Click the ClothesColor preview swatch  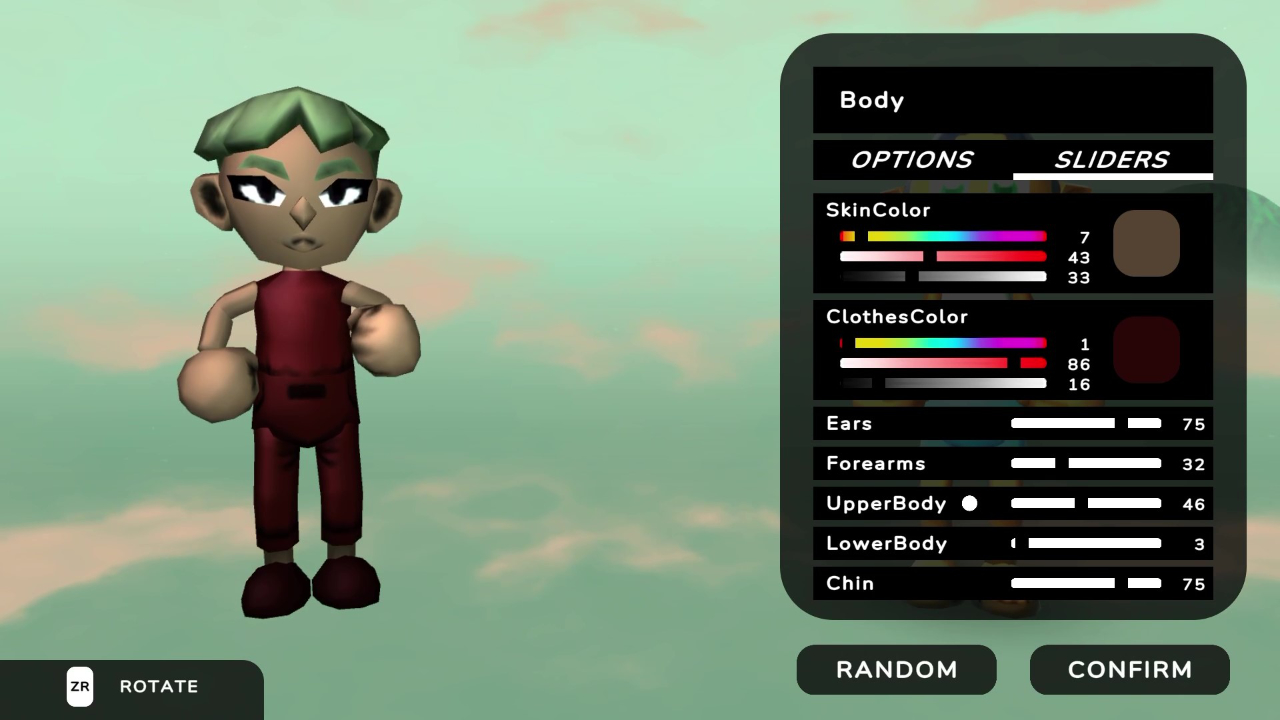click(1147, 349)
